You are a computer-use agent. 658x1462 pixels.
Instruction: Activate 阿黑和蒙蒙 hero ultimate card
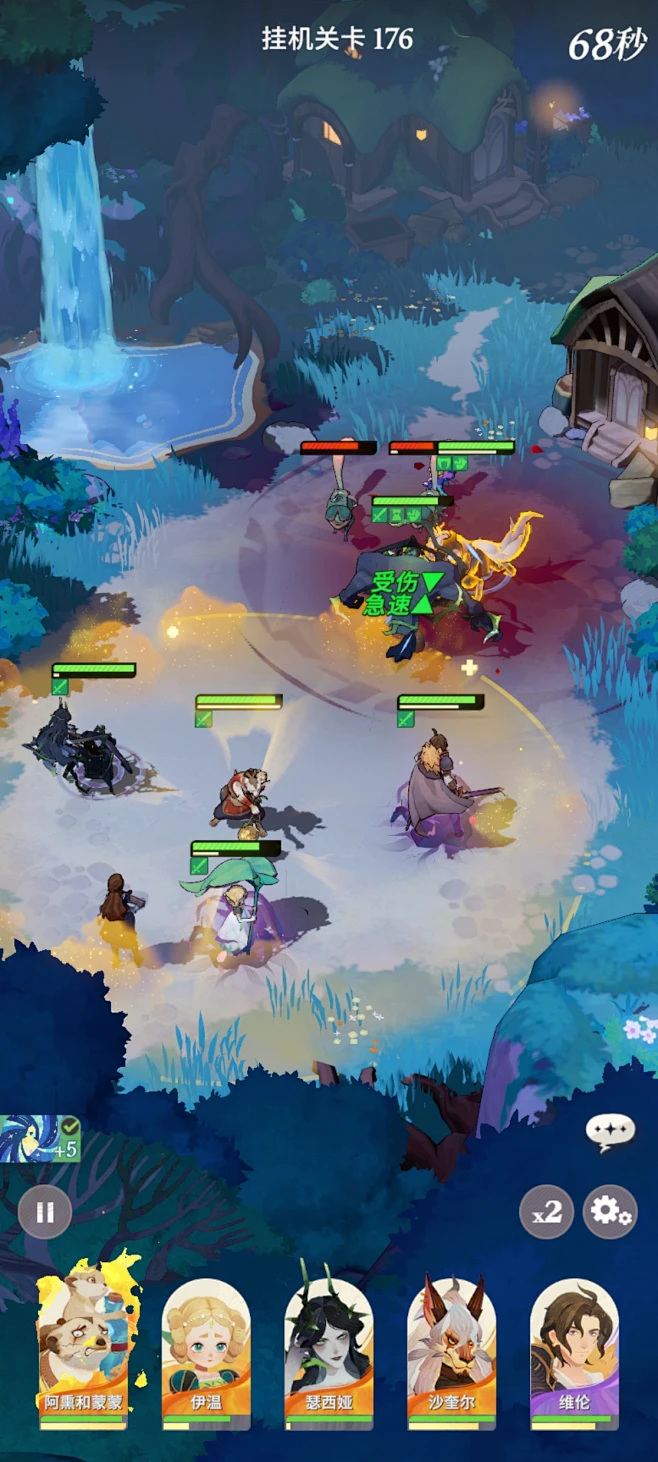click(83, 1345)
